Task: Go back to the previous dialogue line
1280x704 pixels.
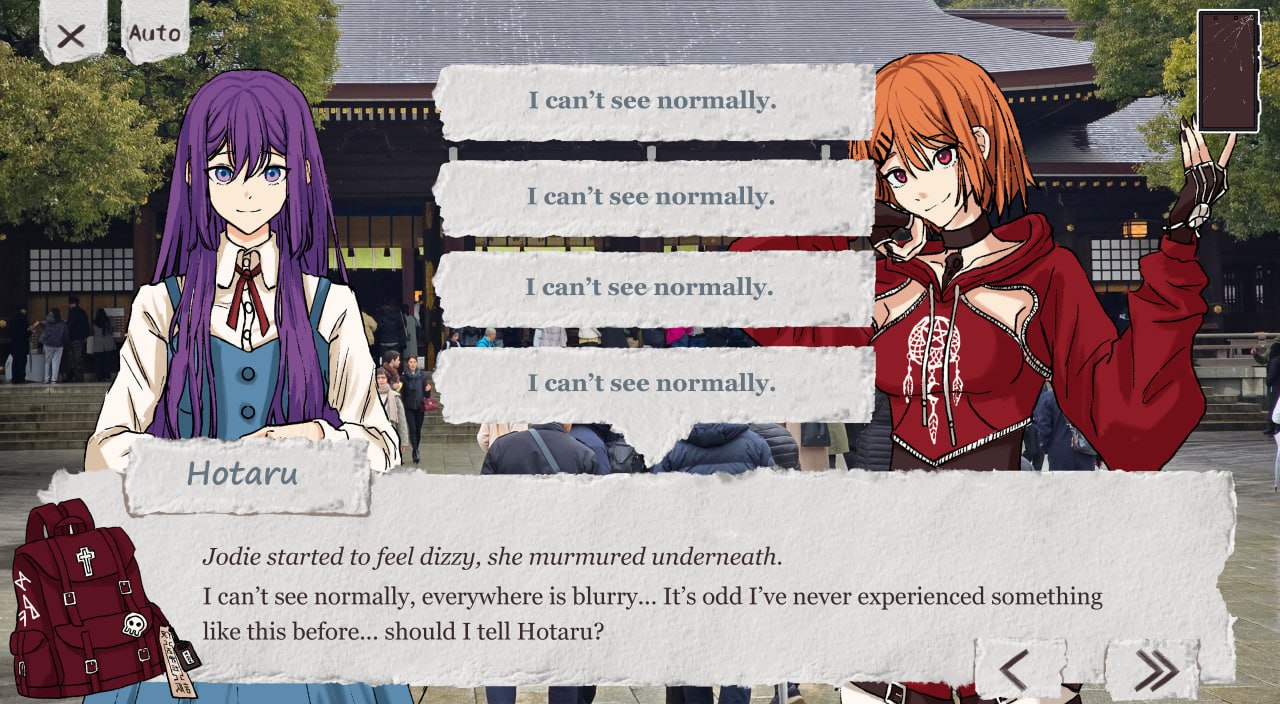Action: coord(1017,670)
